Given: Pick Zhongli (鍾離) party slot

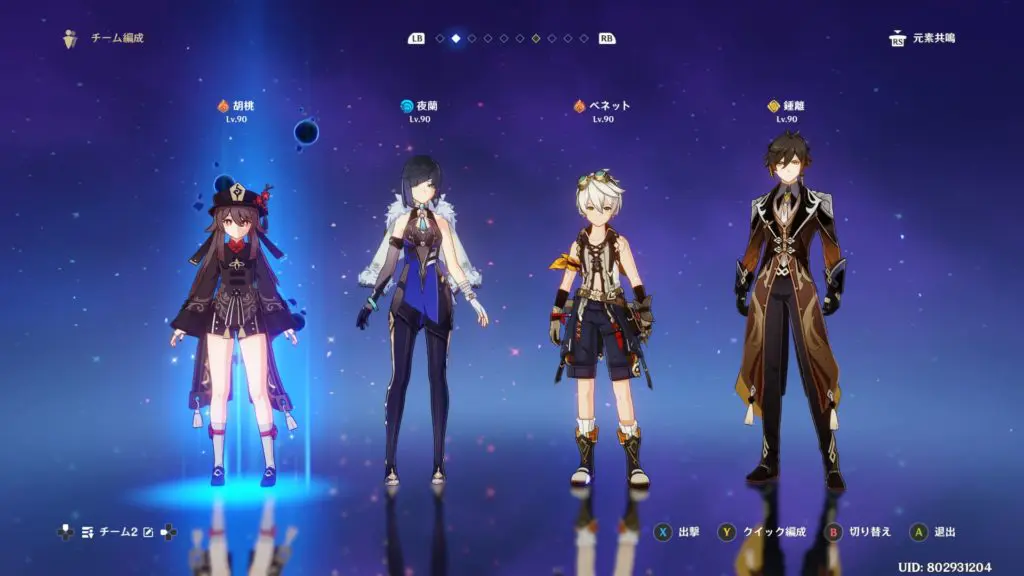Looking at the screenshot, I should [788, 300].
